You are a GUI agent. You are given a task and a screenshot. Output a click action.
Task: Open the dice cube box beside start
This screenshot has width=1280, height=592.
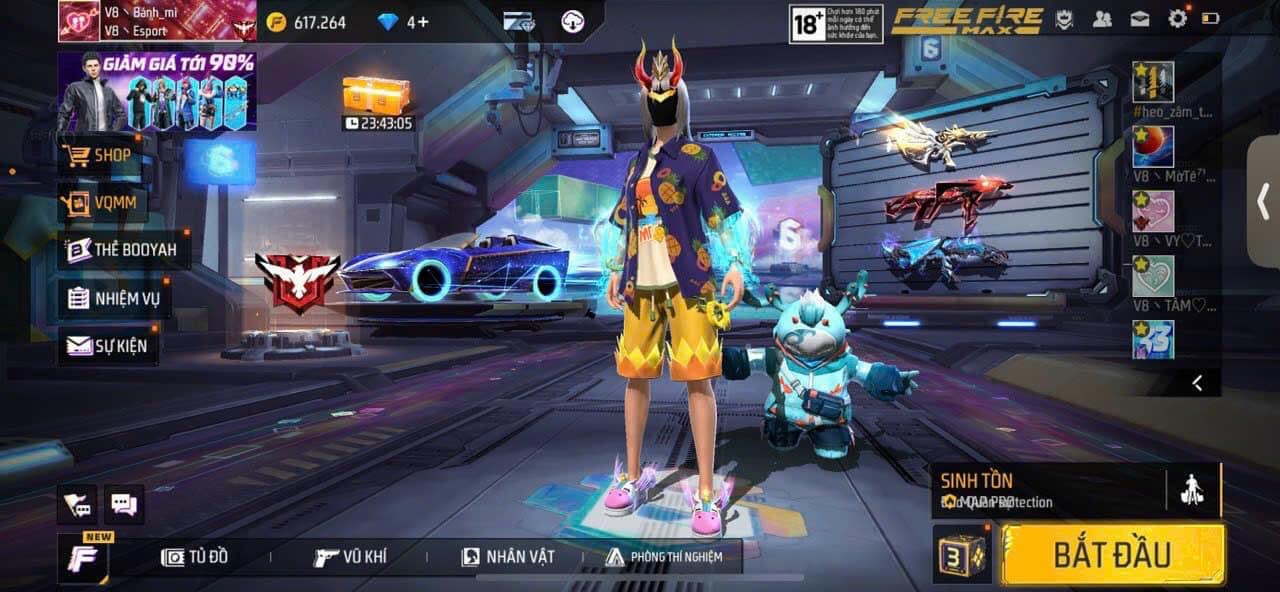[961, 555]
